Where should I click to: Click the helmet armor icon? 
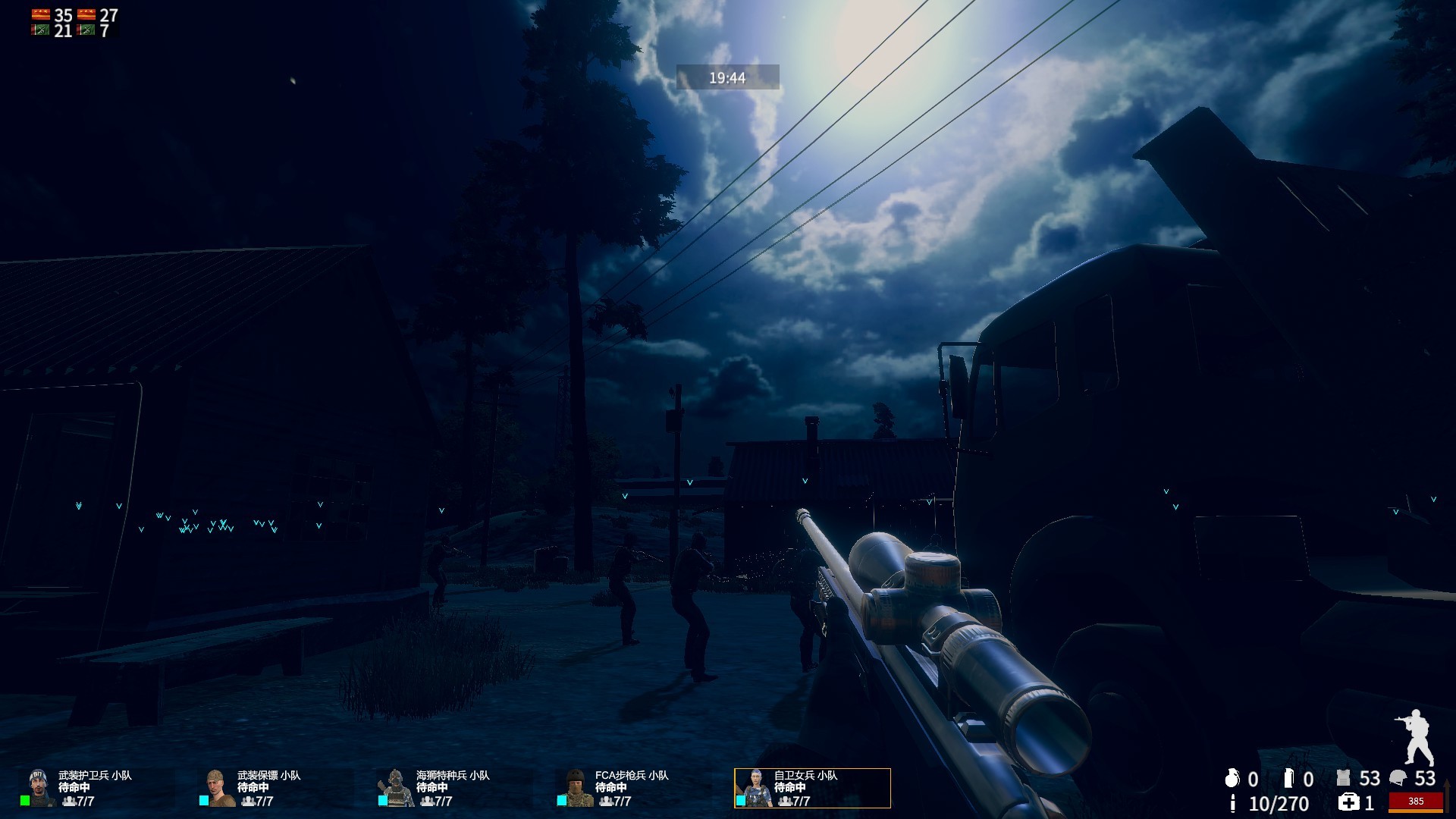click(1398, 778)
